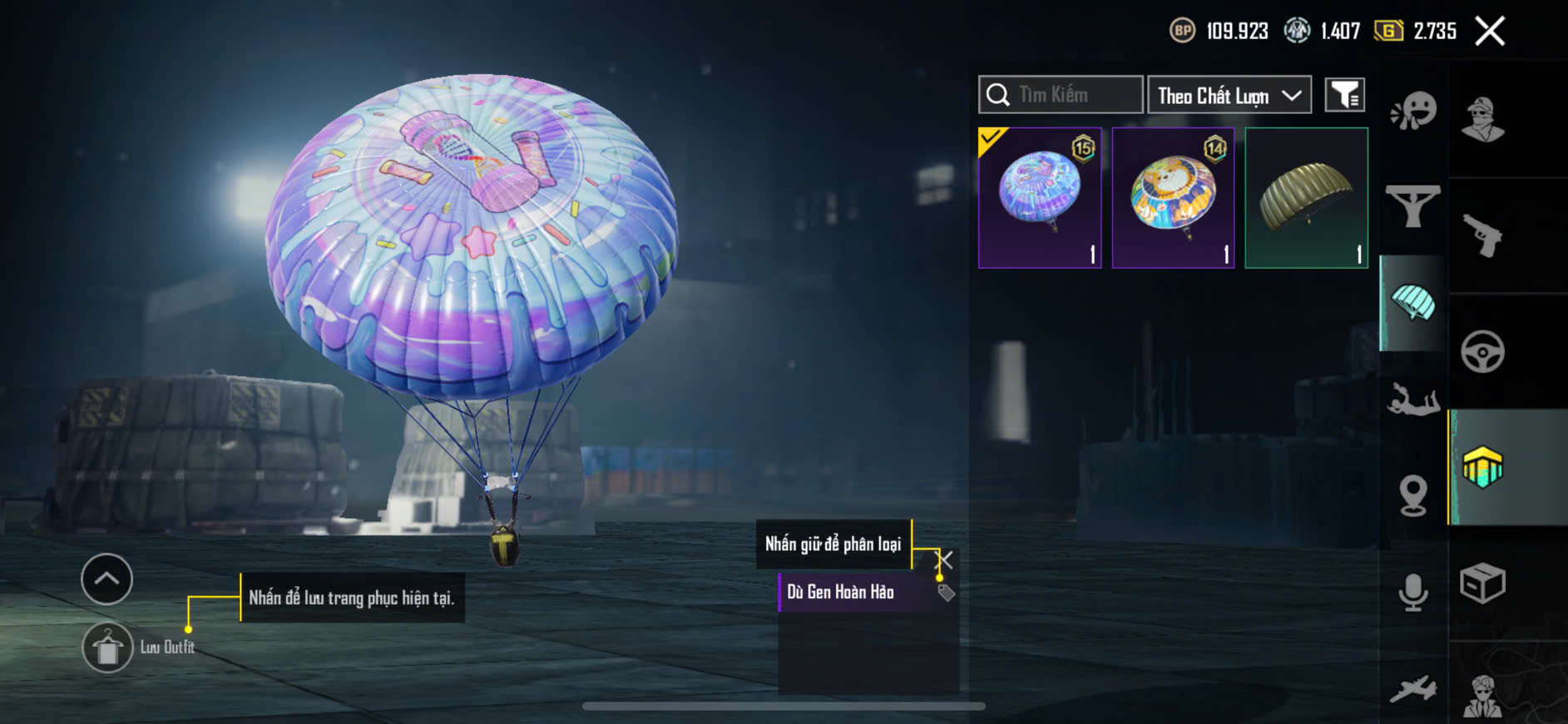1568x724 pixels.
Task: Expand the up-arrow circle button
Action: pos(106,578)
